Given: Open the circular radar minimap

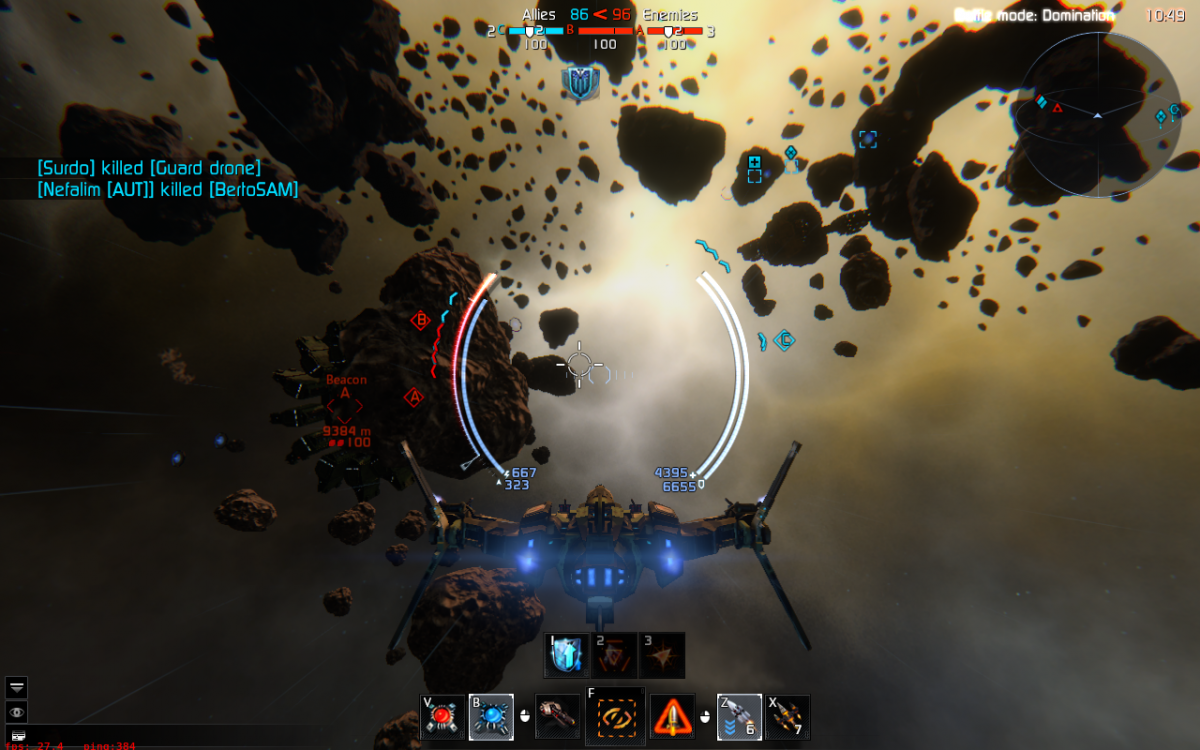Looking at the screenshot, I should (1097, 115).
